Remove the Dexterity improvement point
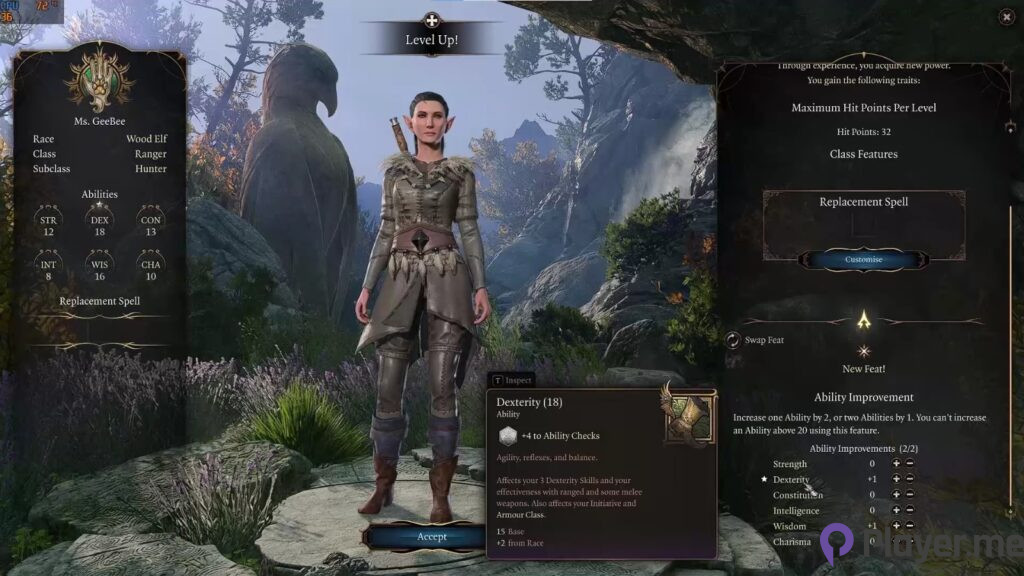 [x=910, y=480]
